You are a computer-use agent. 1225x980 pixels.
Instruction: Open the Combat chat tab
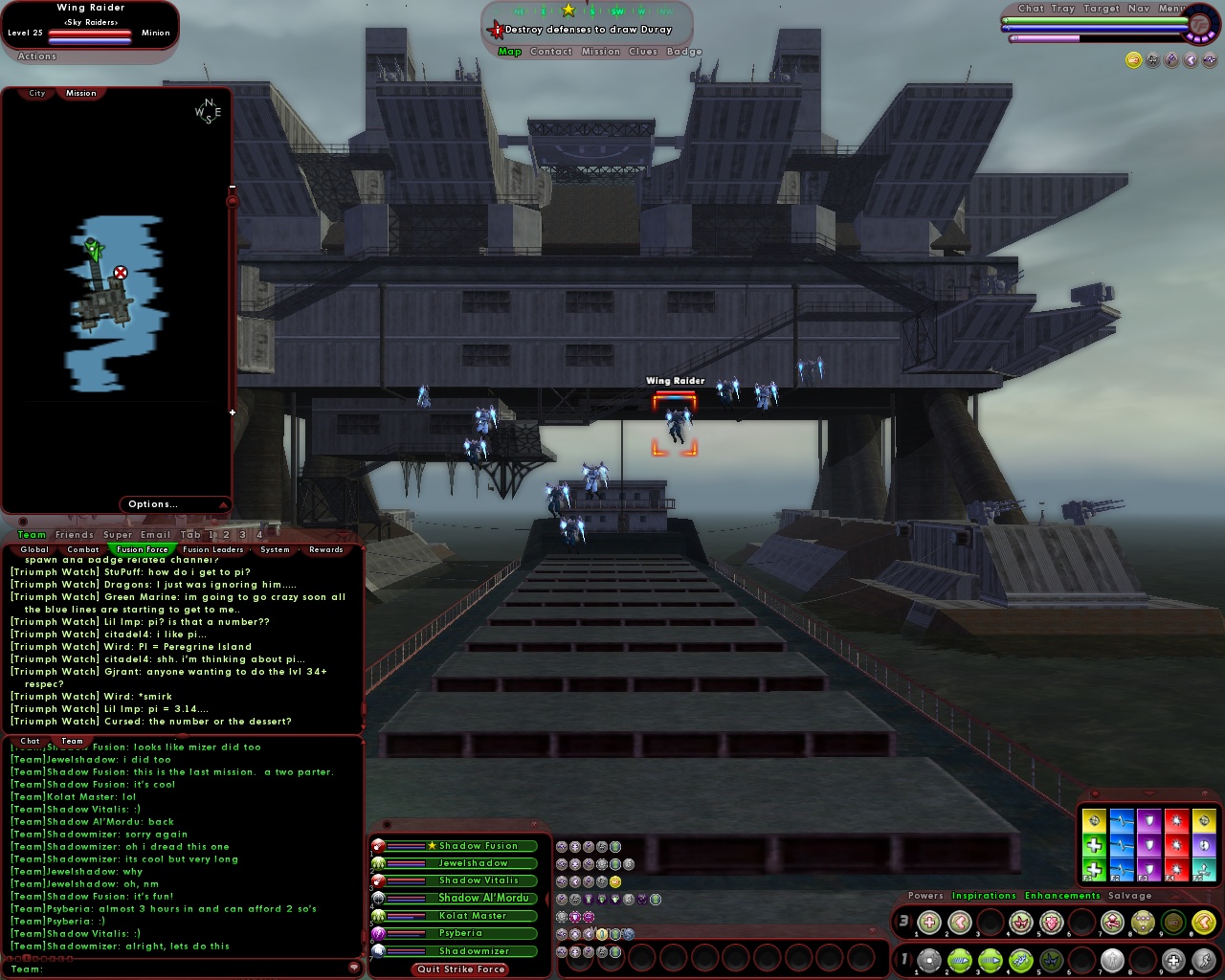point(82,549)
